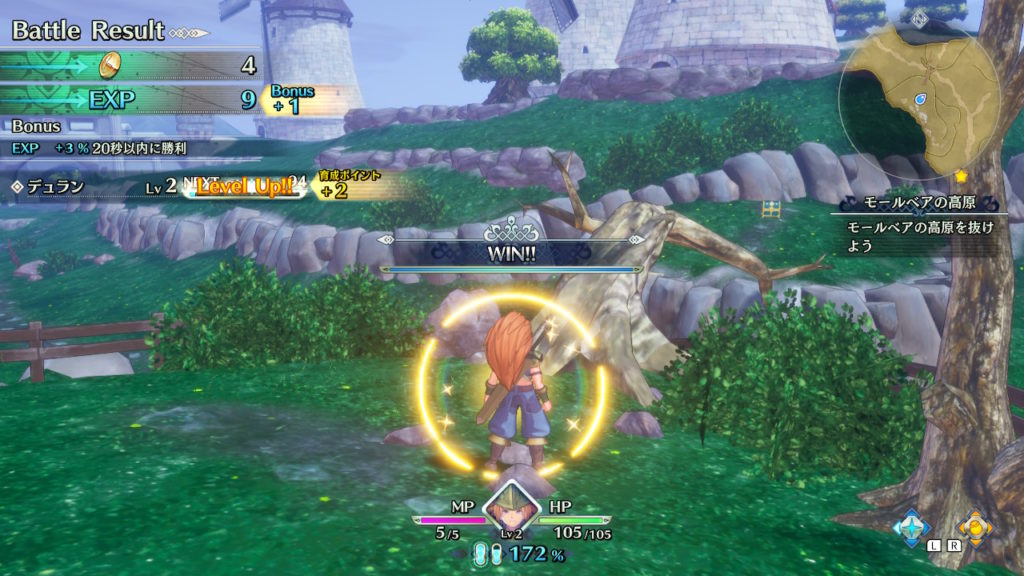Click the Battle Result header
1024x576 pixels.
click(x=88, y=30)
